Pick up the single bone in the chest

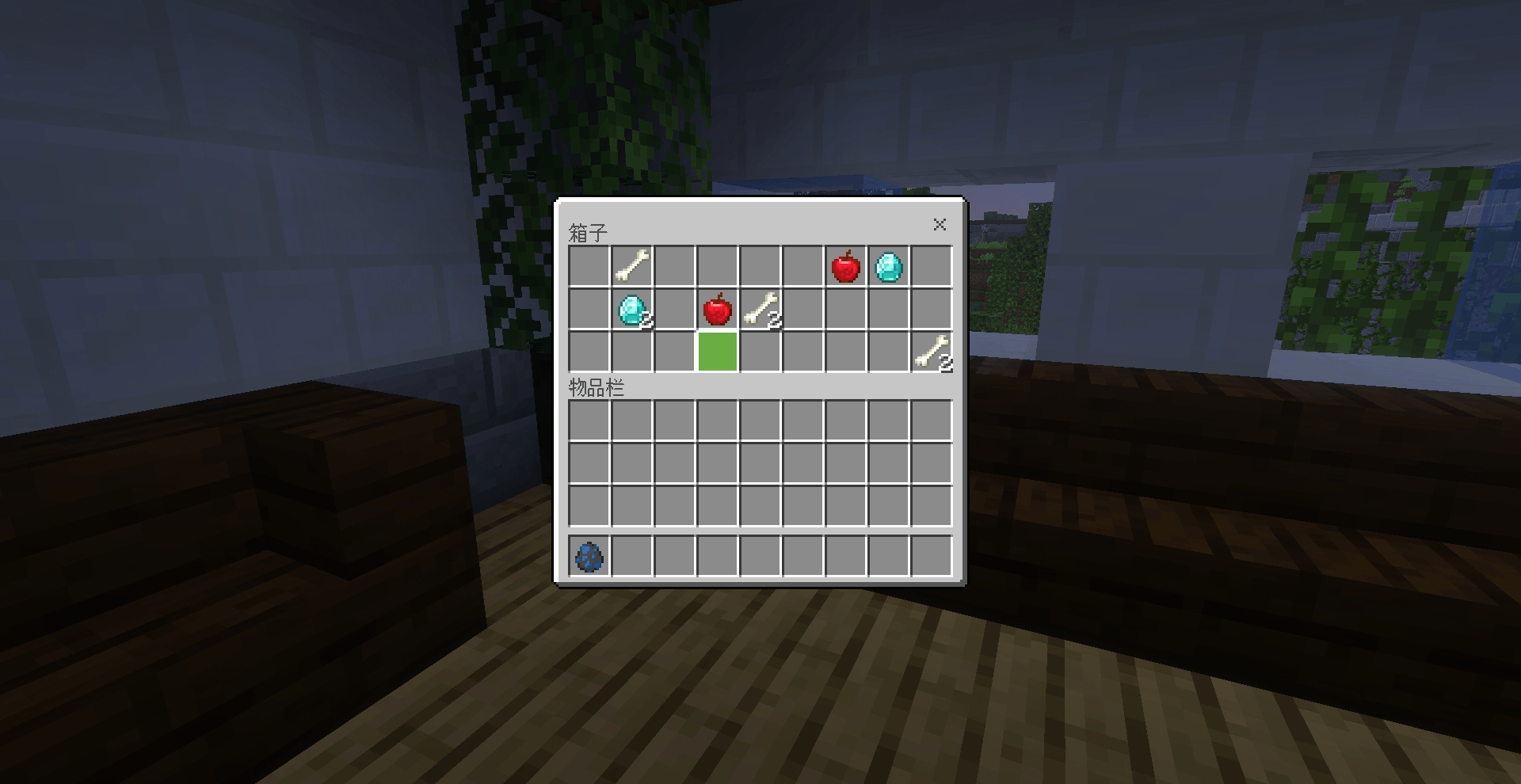coord(631,266)
